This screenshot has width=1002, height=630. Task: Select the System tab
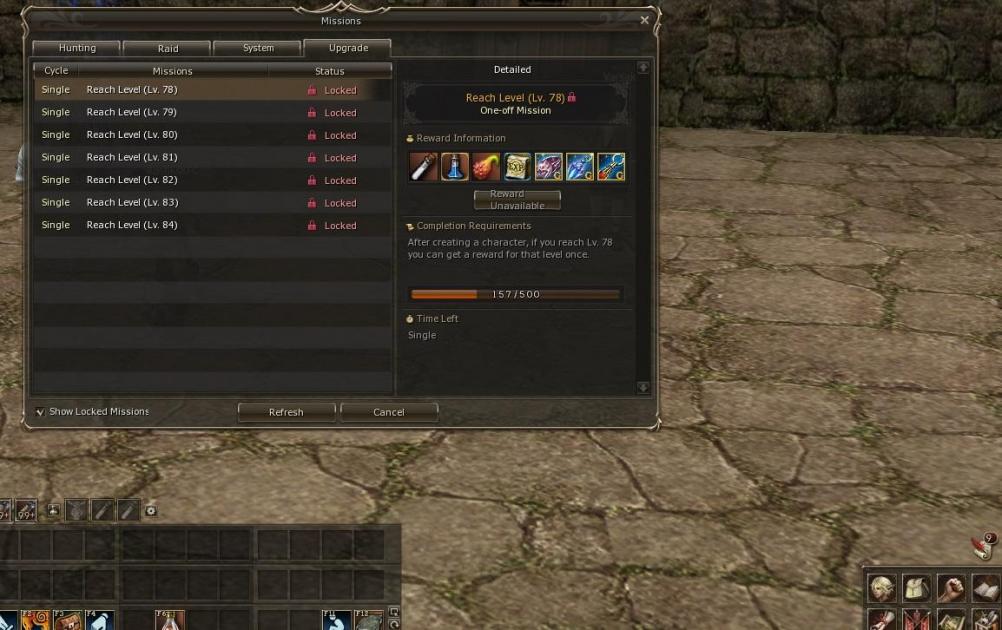tap(258, 48)
